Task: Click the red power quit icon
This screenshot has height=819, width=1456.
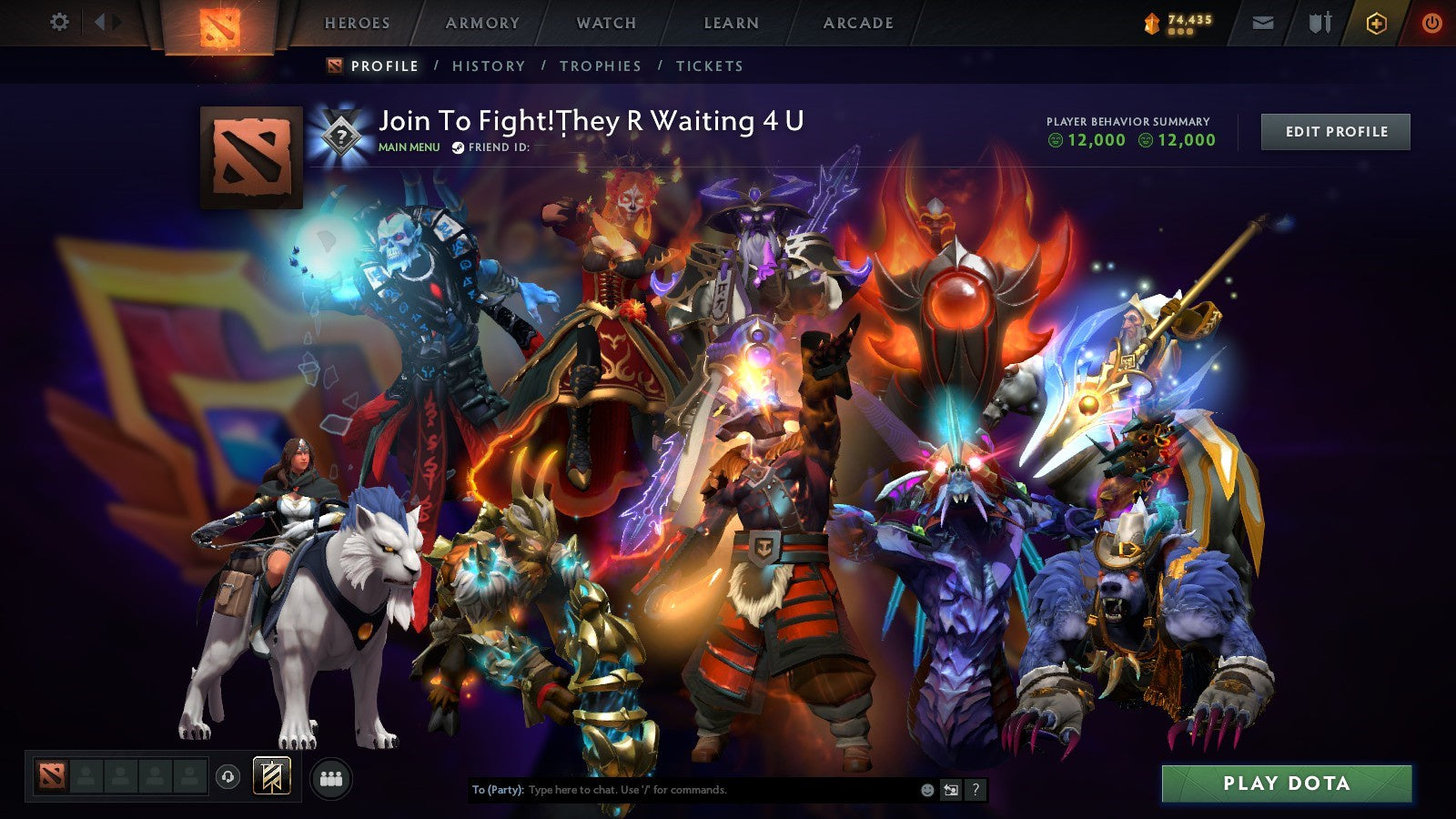Action: (1433, 23)
